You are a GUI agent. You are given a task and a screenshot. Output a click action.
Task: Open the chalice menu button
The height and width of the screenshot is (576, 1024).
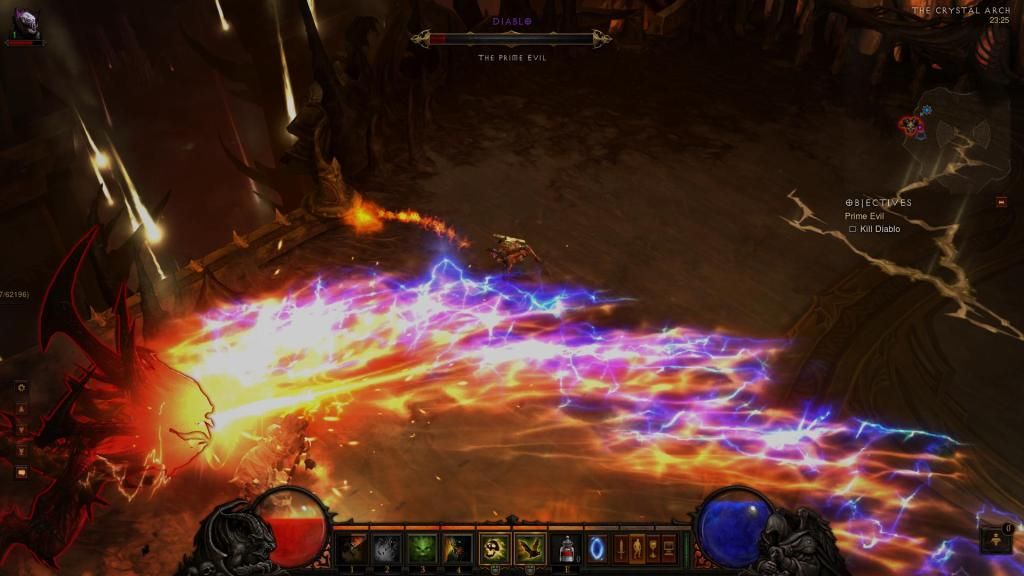tap(652, 548)
